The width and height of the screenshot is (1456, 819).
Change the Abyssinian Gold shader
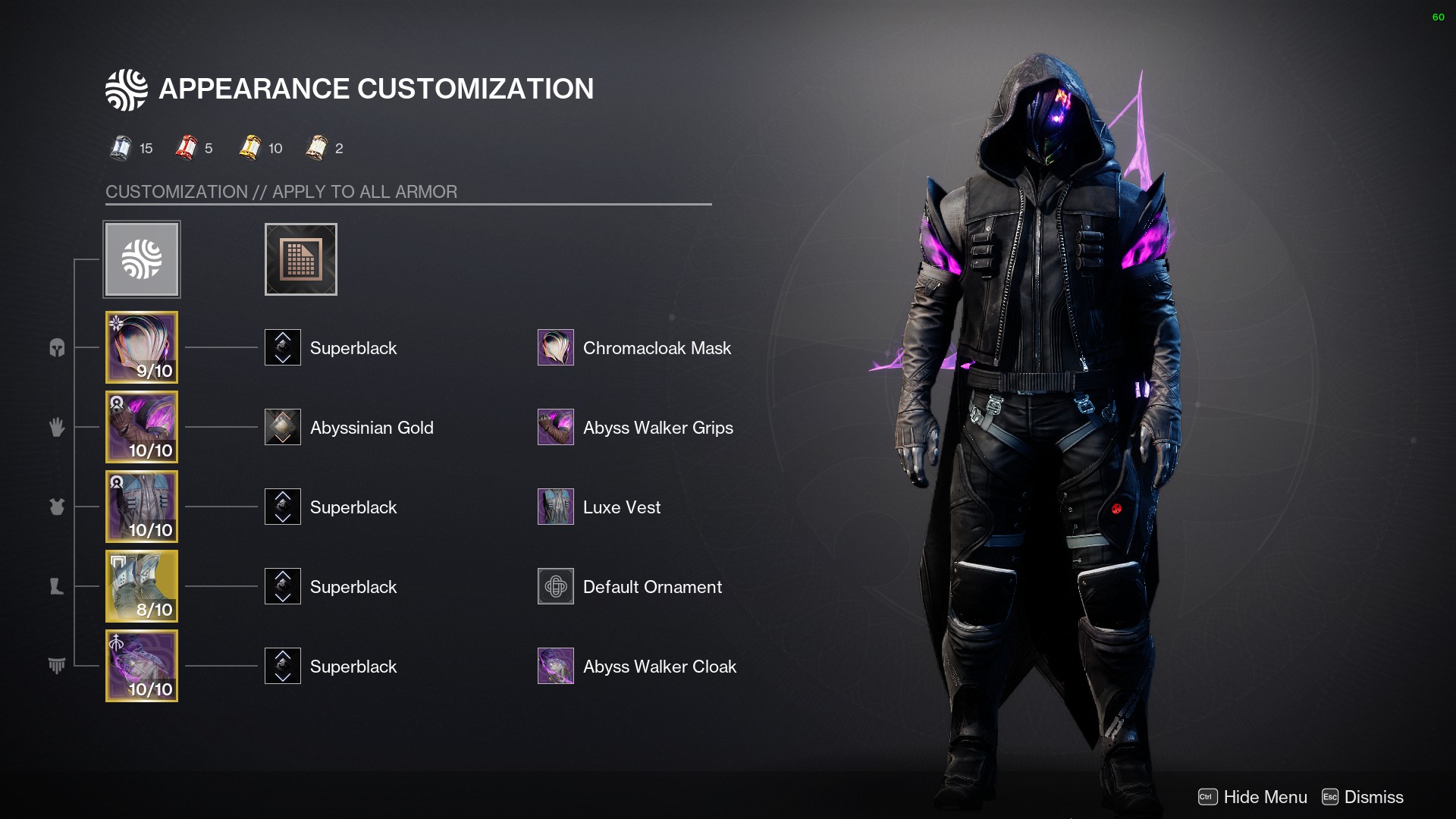[283, 427]
